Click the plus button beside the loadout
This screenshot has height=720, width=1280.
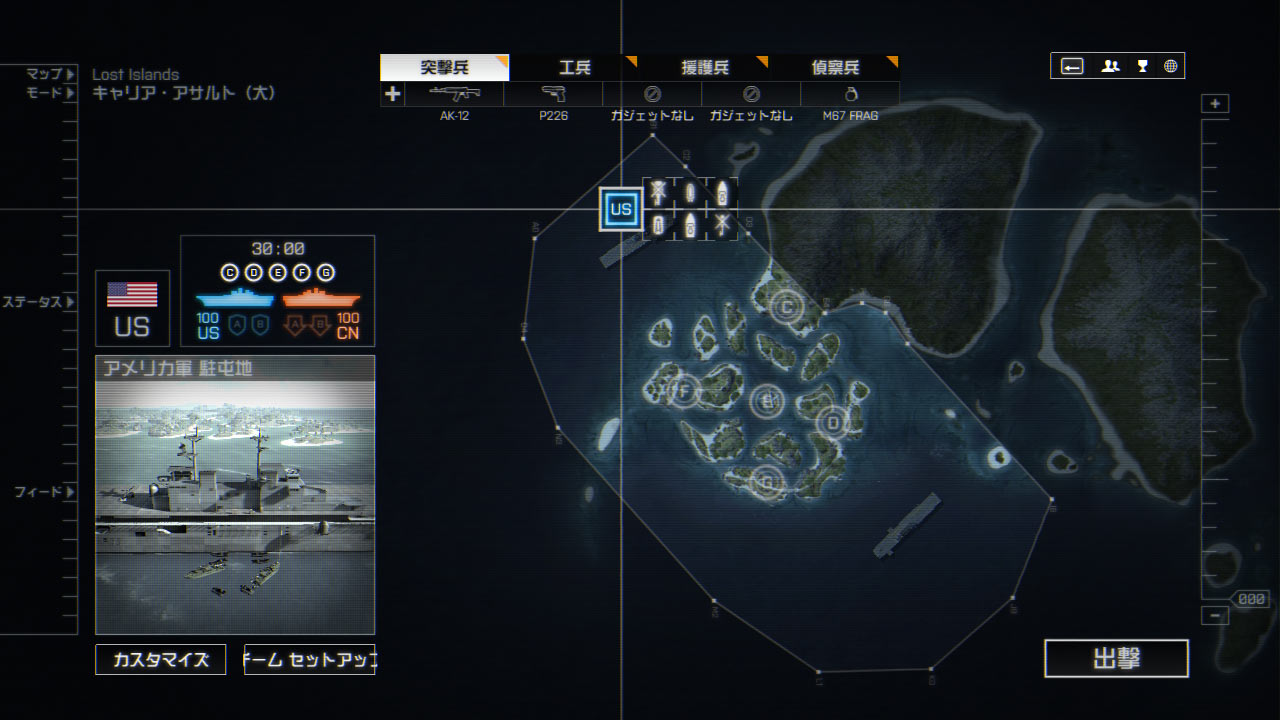click(392, 94)
